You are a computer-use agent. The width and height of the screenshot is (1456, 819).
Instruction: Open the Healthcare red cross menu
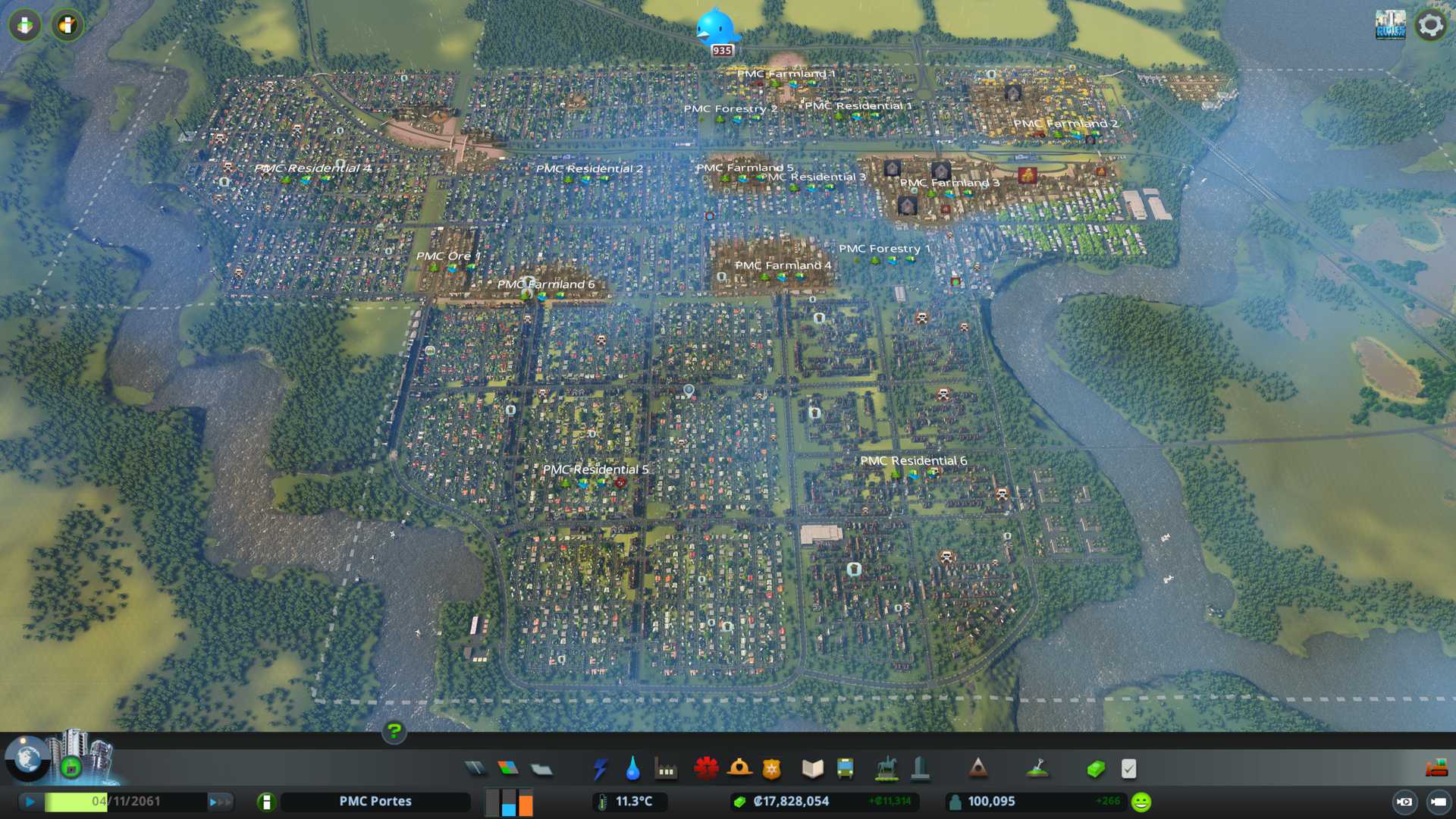[706, 769]
